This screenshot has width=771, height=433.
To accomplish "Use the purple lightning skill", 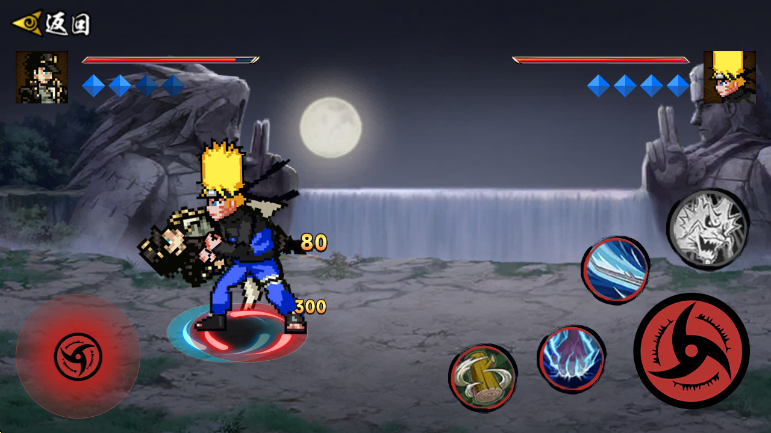I will 571,359.
